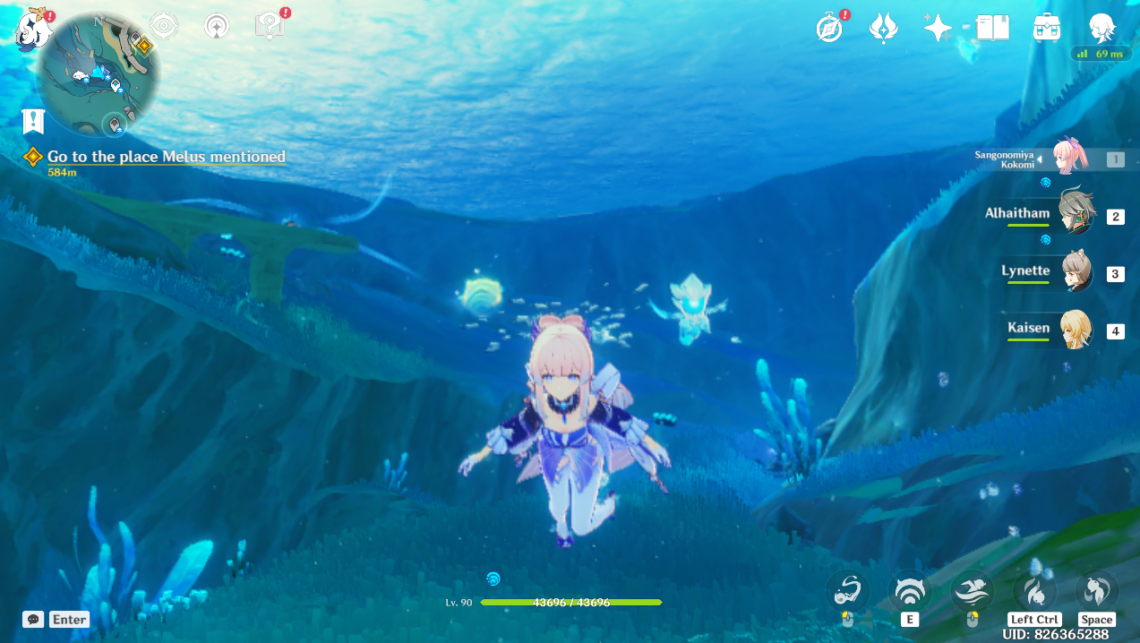Open the Adventurer Handbook book icon

click(992, 28)
